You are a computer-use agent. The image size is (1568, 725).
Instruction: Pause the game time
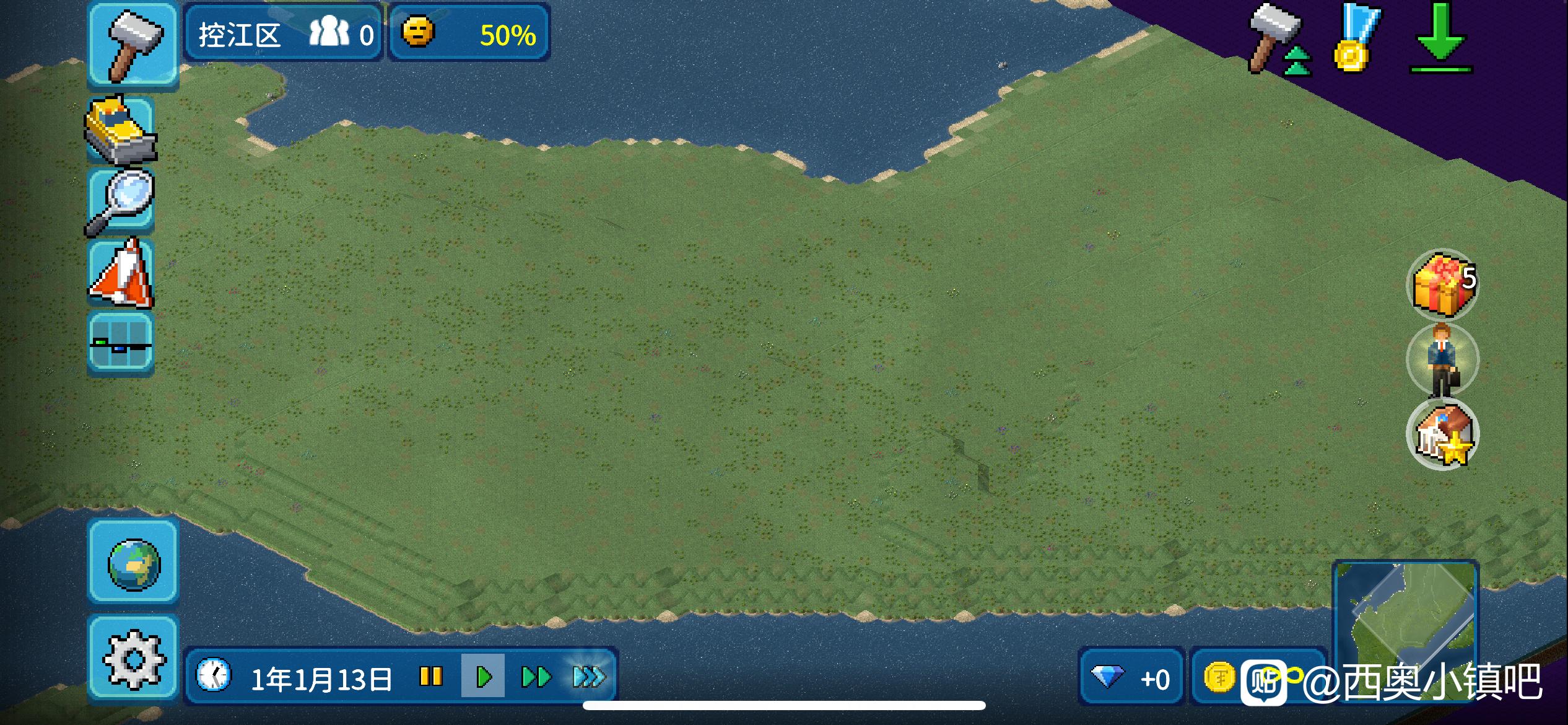coord(431,677)
